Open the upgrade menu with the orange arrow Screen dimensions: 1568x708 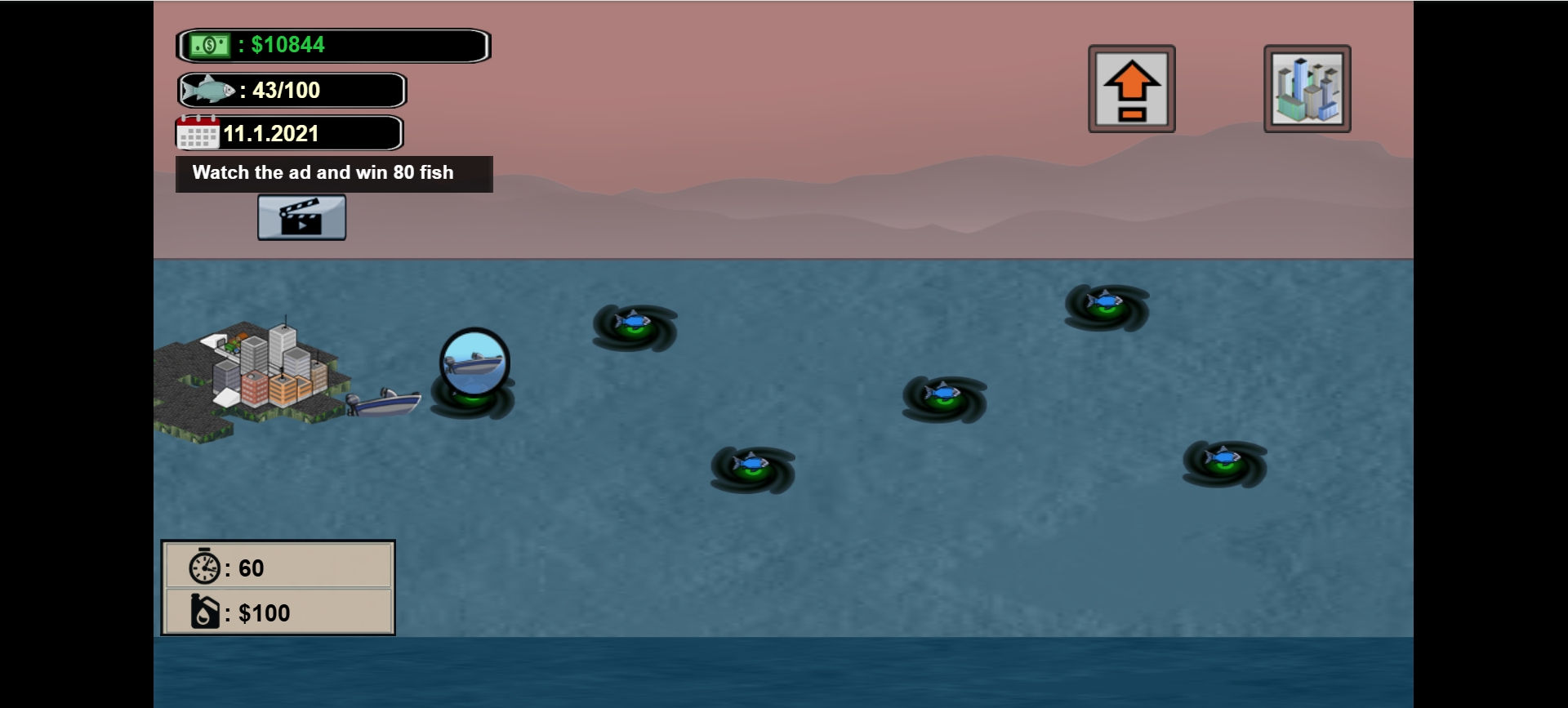pos(1131,89)
